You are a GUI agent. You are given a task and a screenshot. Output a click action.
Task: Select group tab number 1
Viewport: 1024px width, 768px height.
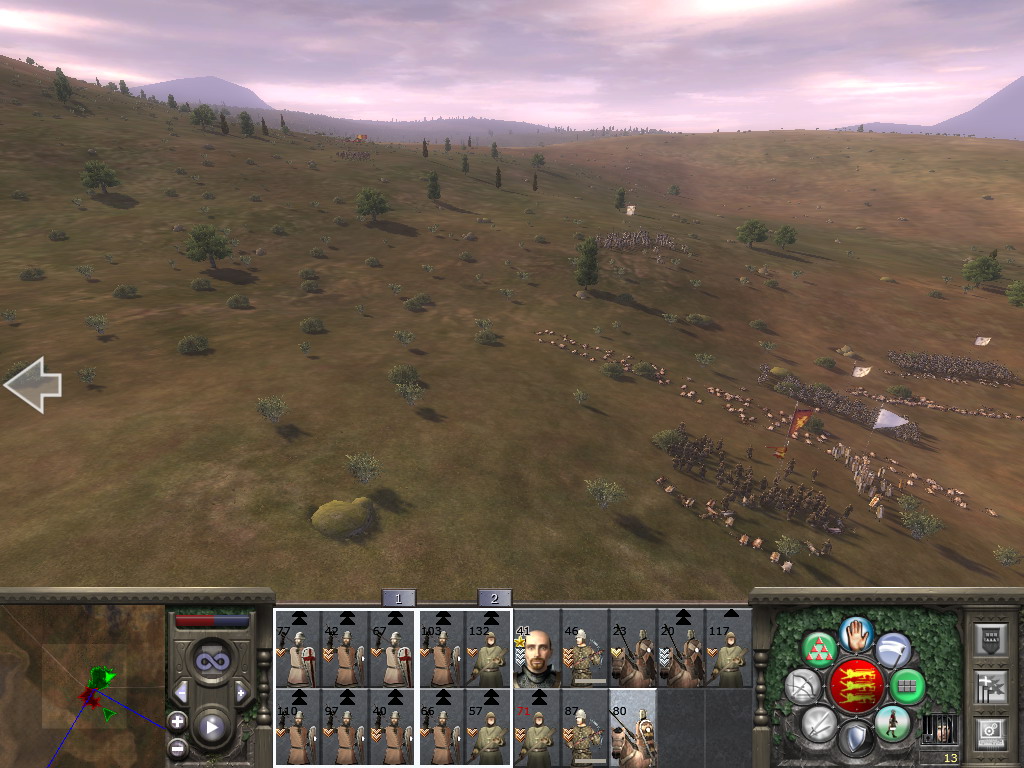398,598
